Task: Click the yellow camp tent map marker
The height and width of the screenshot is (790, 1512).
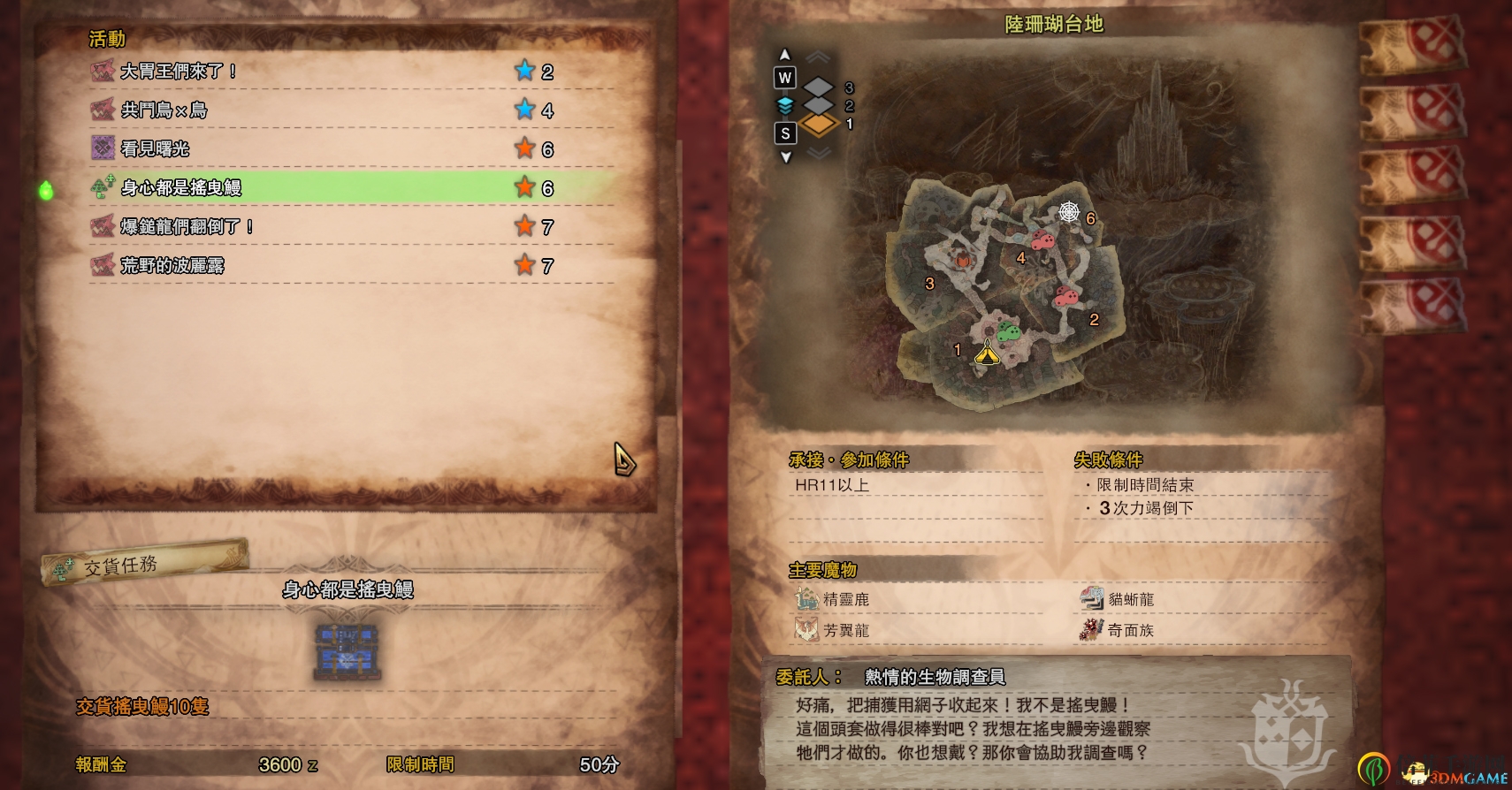Action: pyautogui.click(x=987, y=353)
